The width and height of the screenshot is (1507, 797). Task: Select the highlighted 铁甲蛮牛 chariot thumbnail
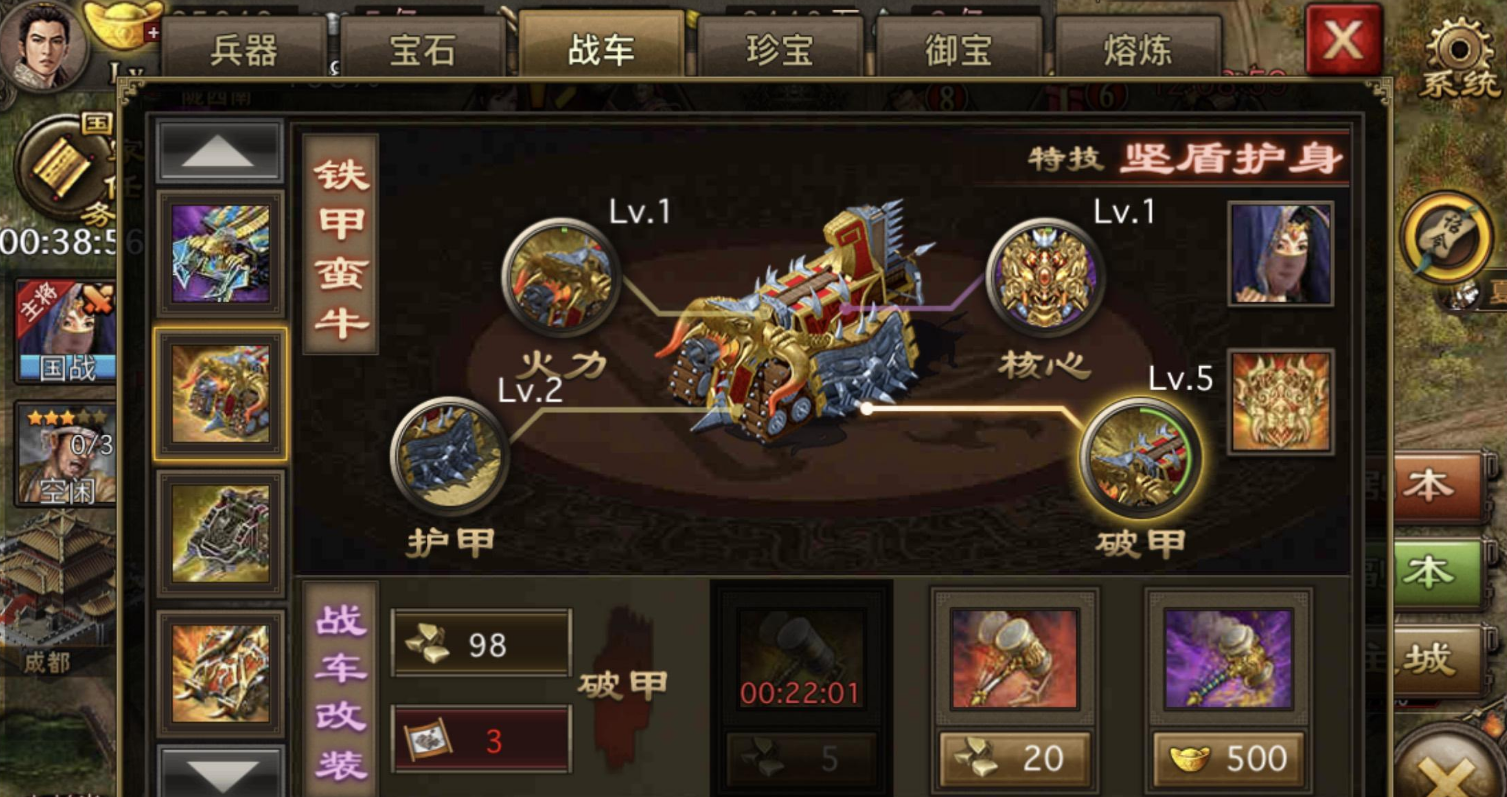pos(219,393)
